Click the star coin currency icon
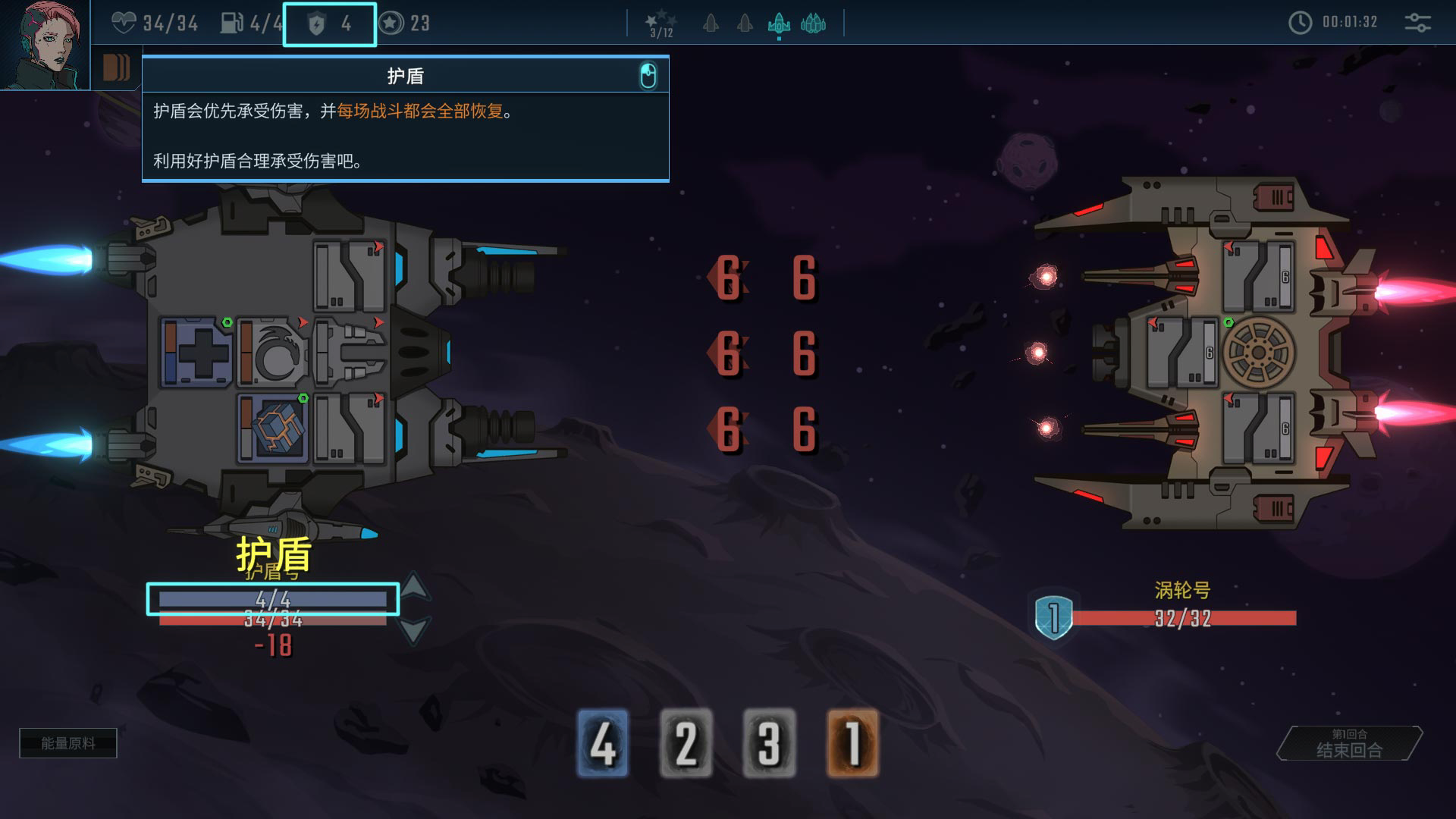 pos(391,24)
